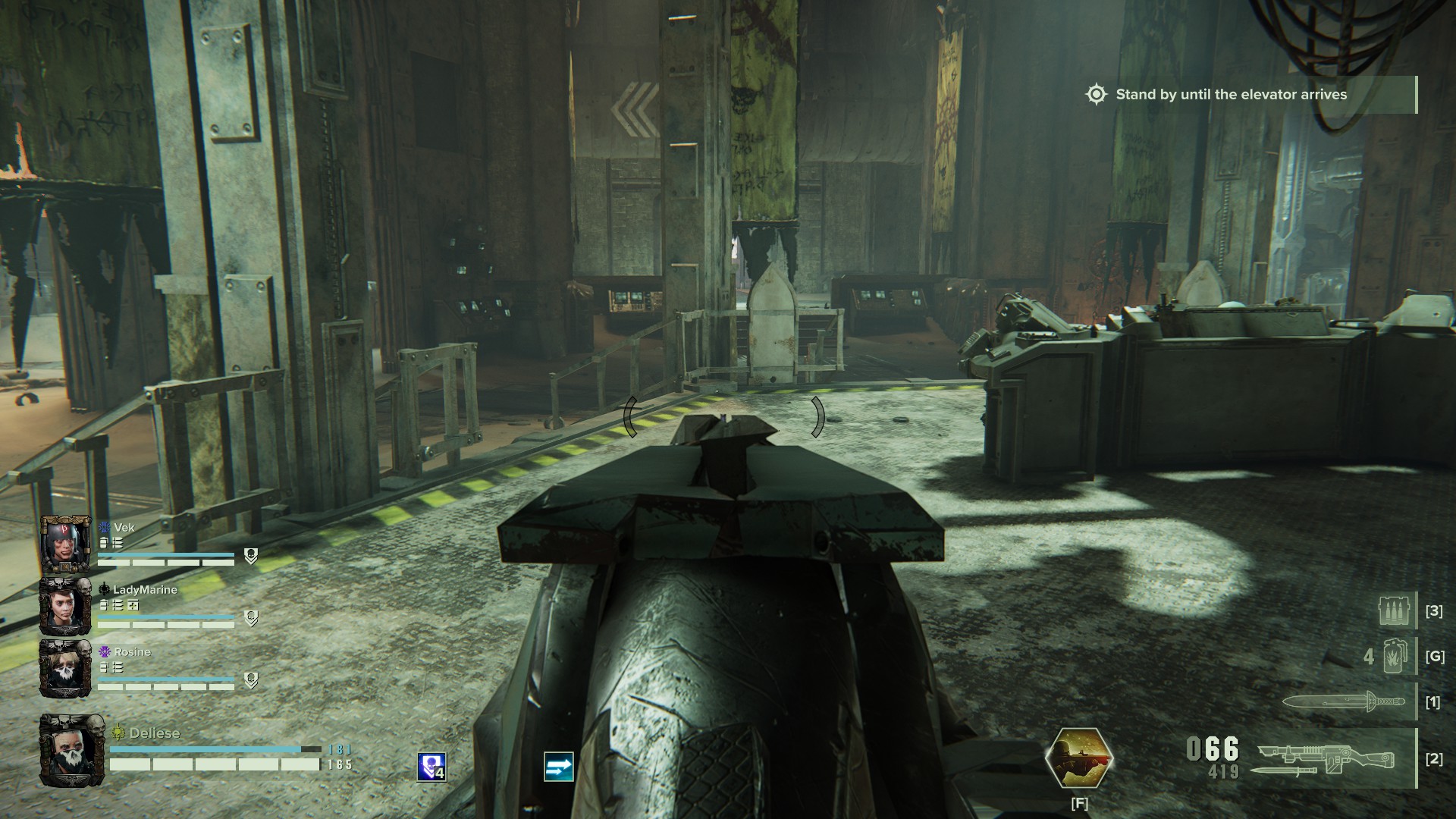
Task: Click the blue skull buff icon
Action: tap(431, 767)
